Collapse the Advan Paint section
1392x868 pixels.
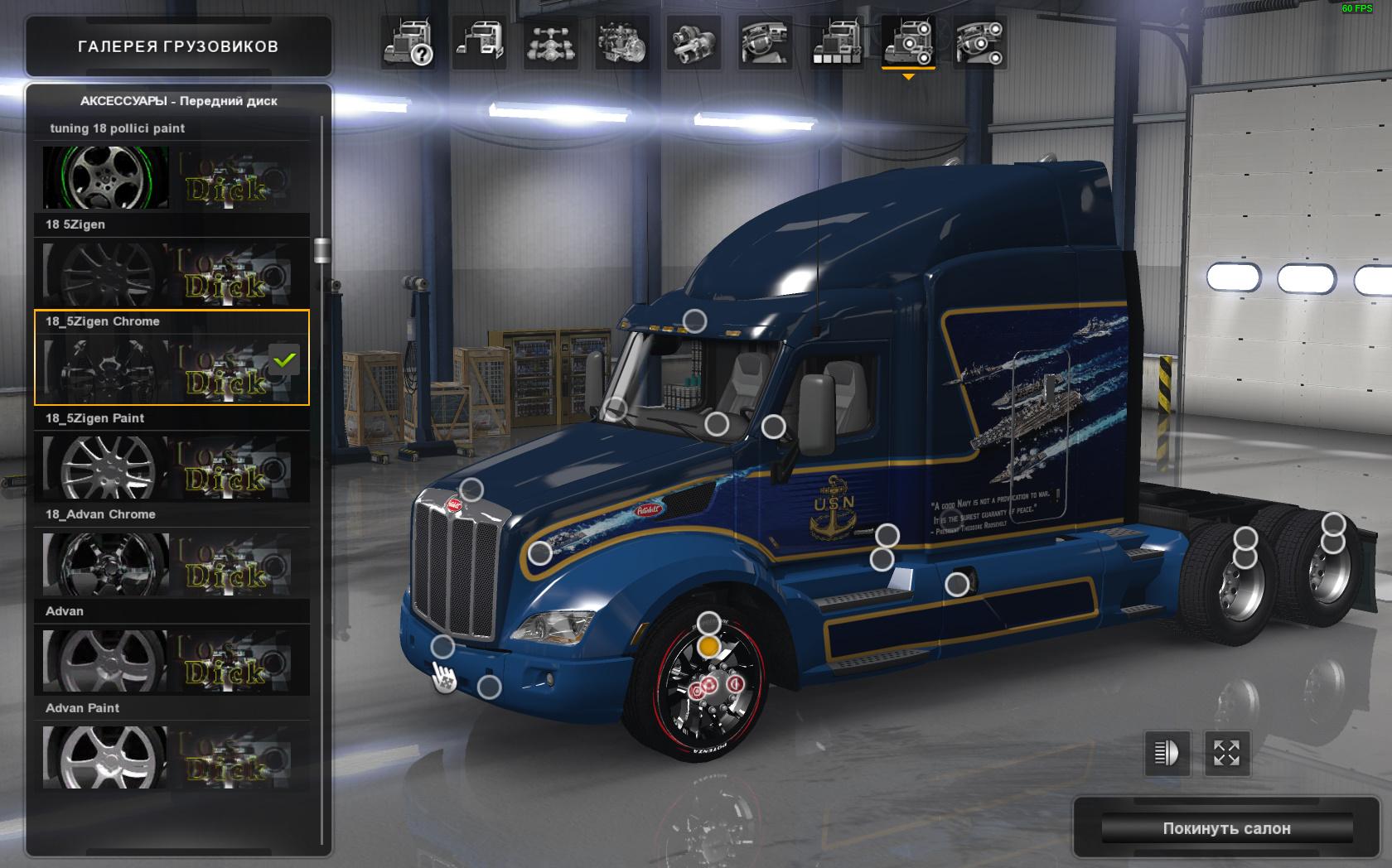click(x=172, y=708)
